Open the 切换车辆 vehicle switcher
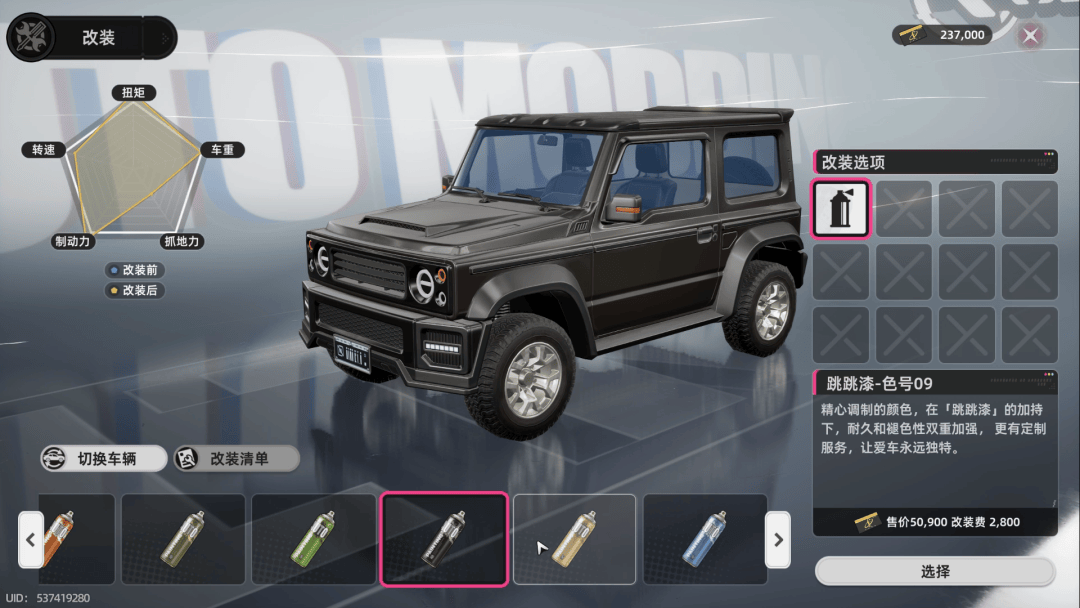1080x608 pixels. pyautogui.click(x=104, y=459)
